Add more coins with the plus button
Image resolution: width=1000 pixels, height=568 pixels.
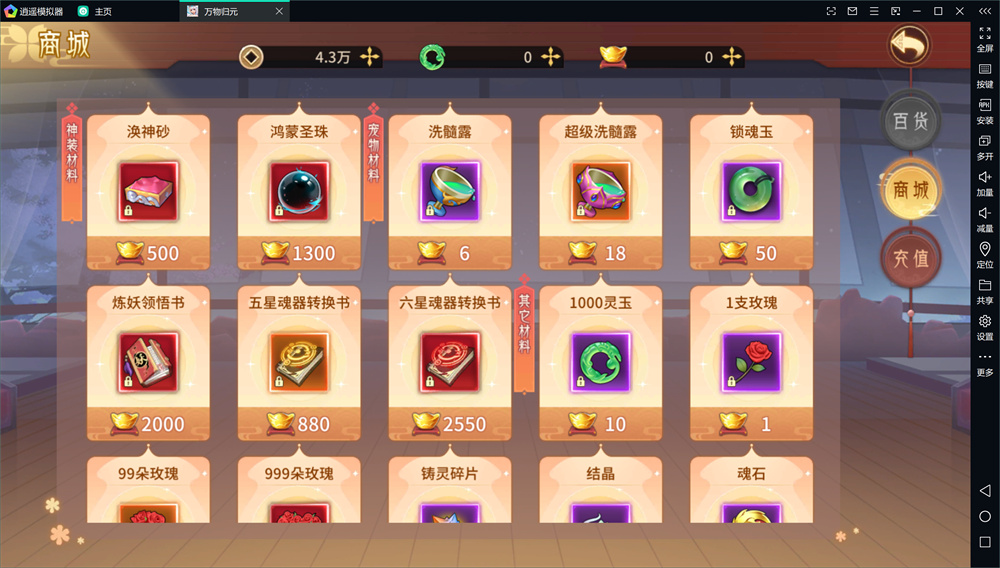(370, 57)
